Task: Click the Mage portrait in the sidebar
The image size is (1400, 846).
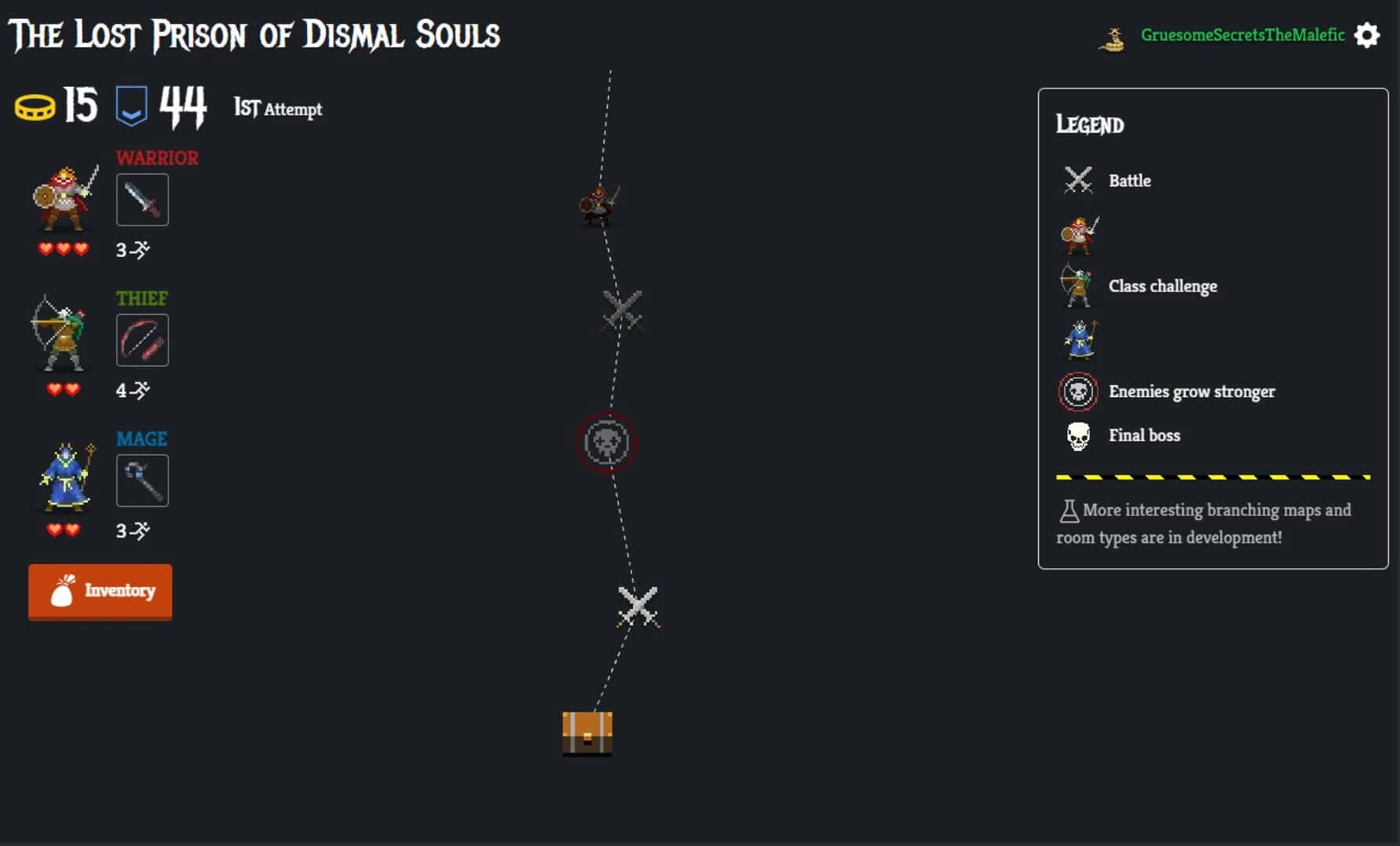Action: point(64,479)
